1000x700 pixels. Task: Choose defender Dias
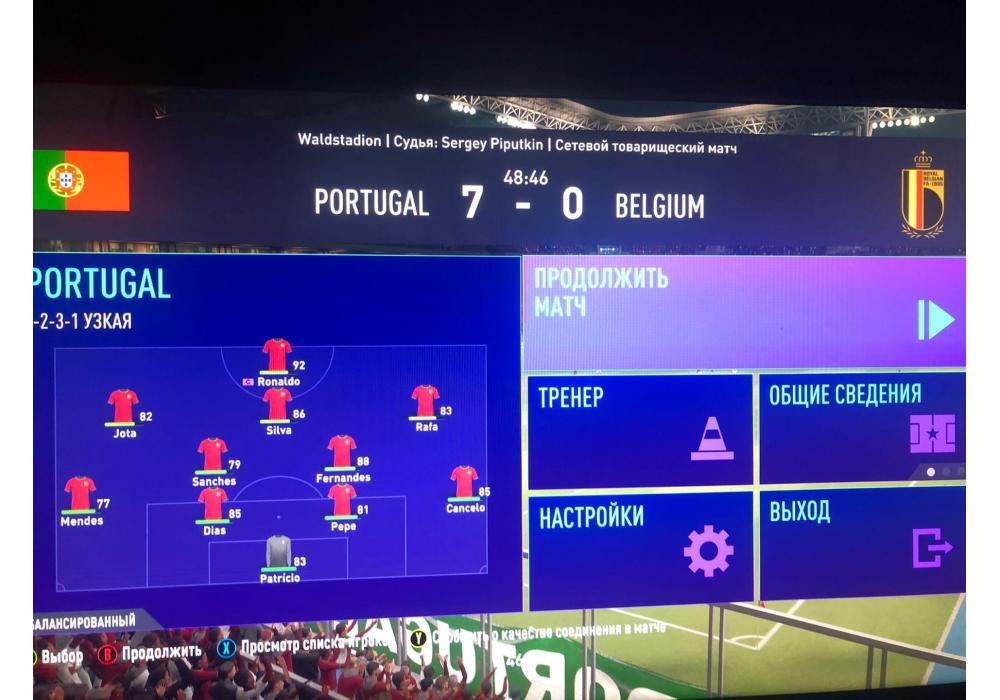(213, 505)
